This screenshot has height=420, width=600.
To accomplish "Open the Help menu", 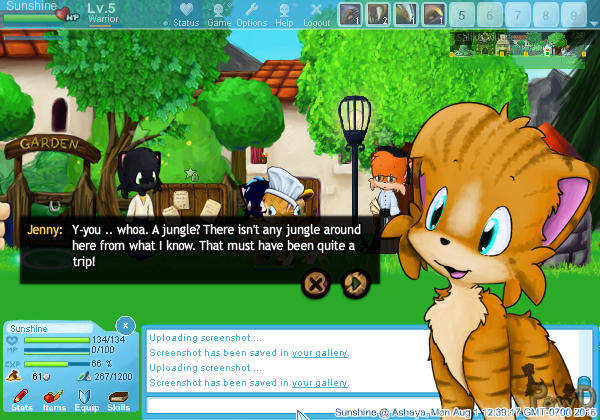I will click(x=285, y=15).
